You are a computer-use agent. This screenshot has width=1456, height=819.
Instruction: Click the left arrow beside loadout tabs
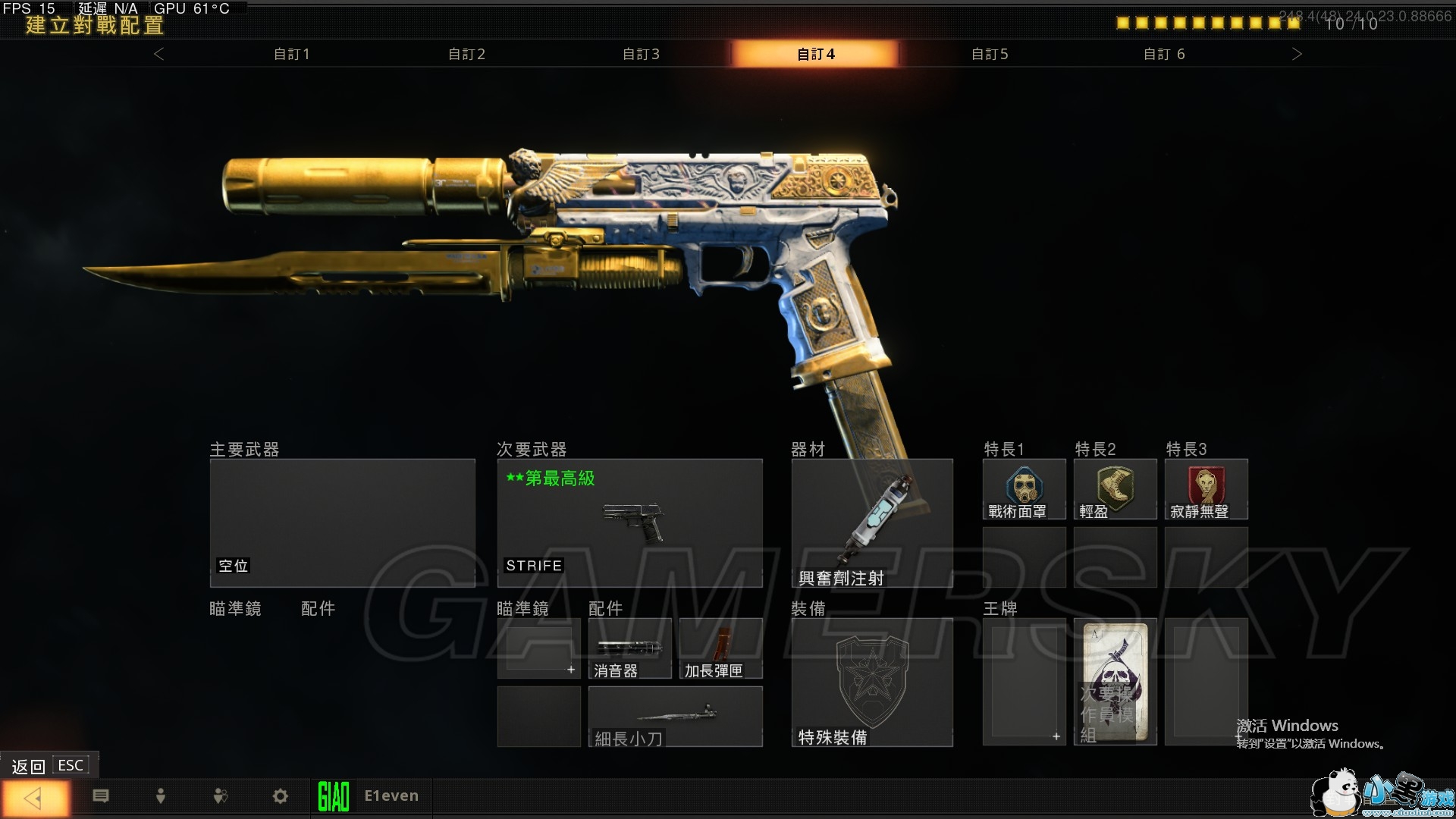pos(158,54)
